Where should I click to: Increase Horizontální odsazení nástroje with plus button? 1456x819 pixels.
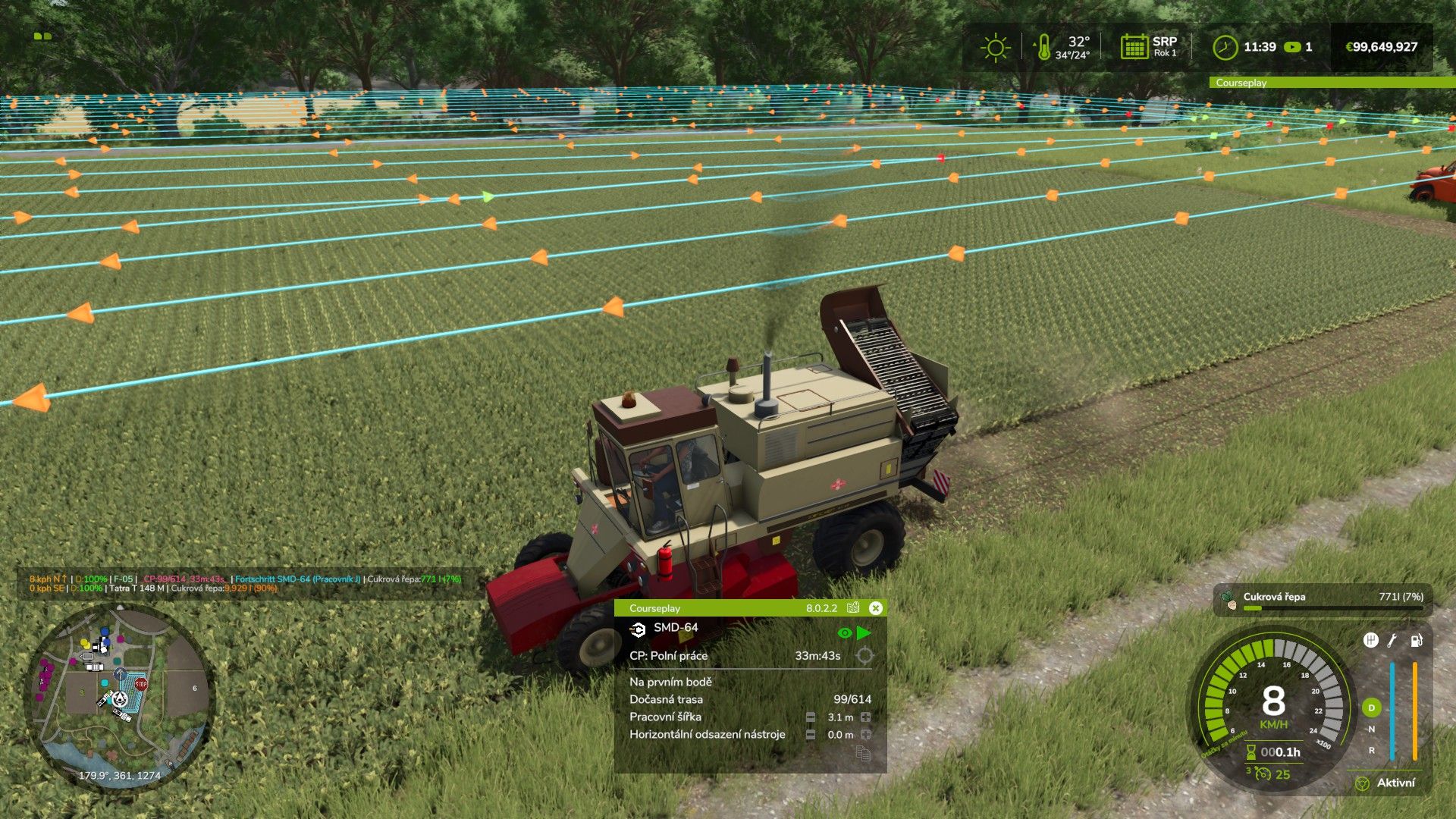865,735
